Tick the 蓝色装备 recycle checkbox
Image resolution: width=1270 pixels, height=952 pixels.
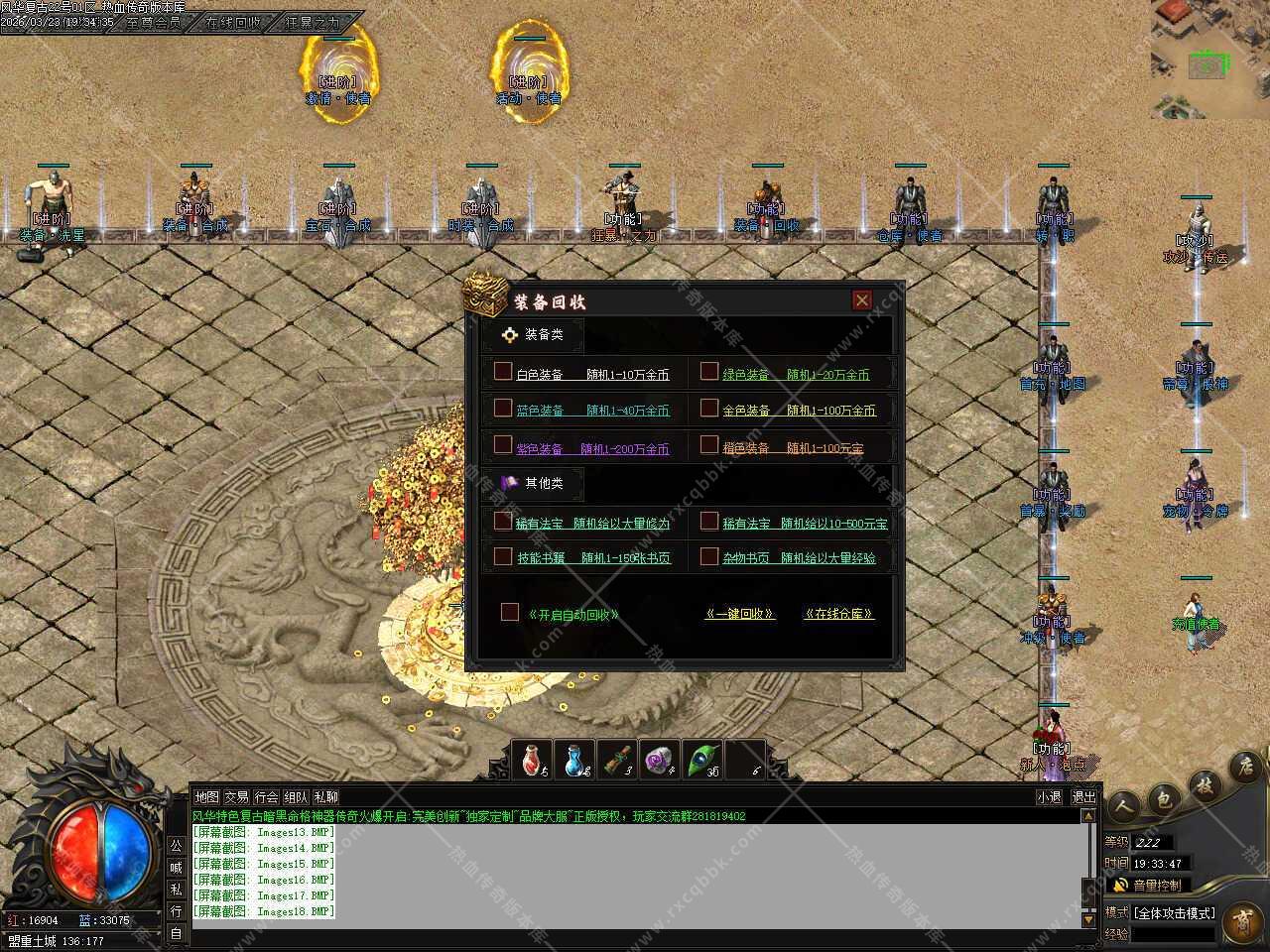coord(503,408)
